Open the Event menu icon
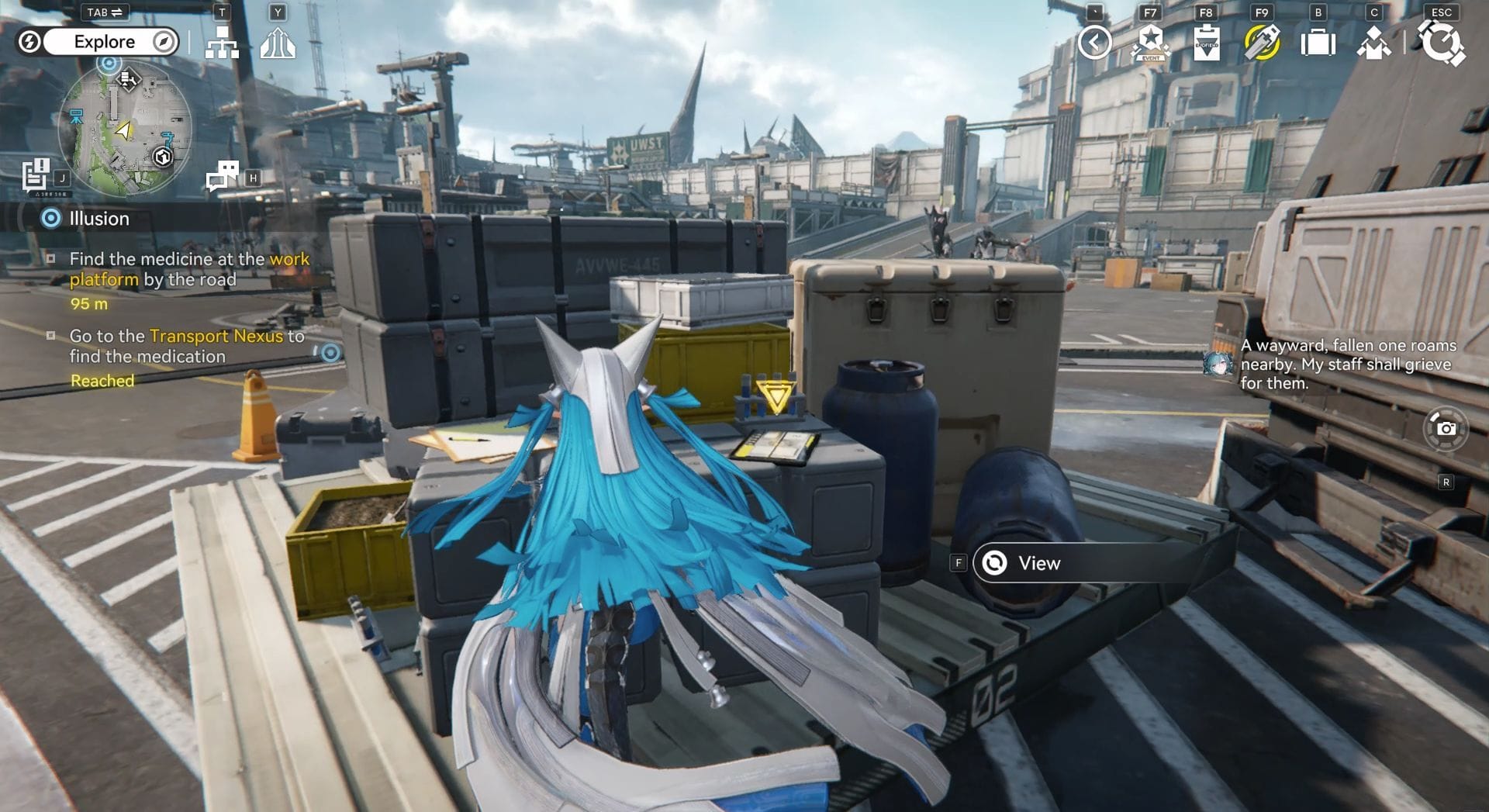 [1150, 43]
